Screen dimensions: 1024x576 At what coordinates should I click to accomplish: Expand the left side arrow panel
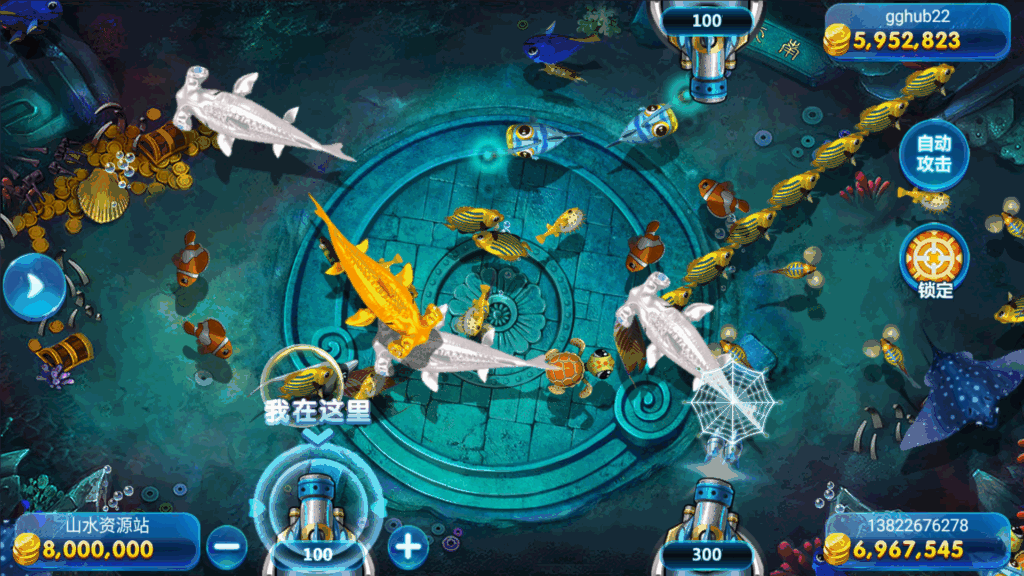pyautogui.click(x=31, y=287)
